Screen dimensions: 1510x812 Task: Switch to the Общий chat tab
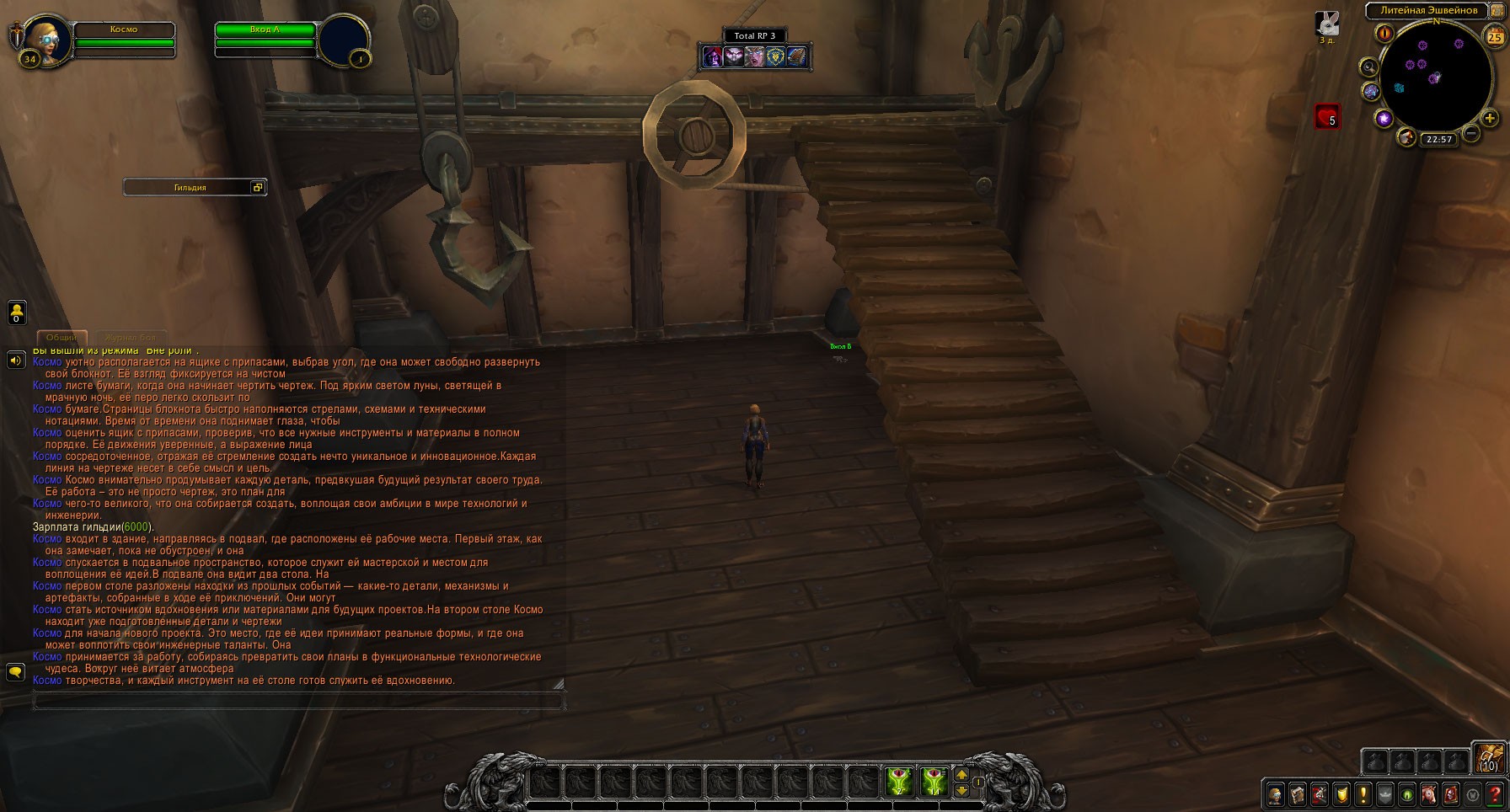62,337
